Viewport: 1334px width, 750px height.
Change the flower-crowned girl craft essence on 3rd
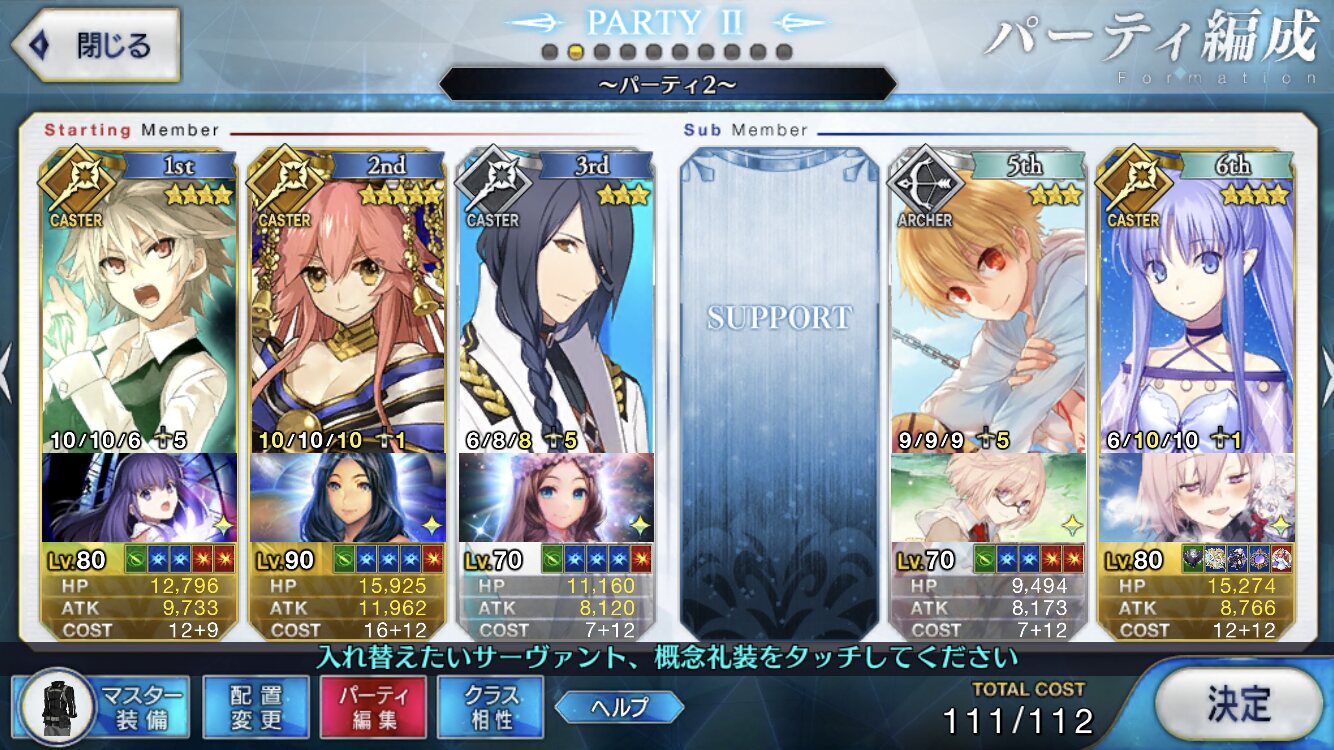[555, 497]
